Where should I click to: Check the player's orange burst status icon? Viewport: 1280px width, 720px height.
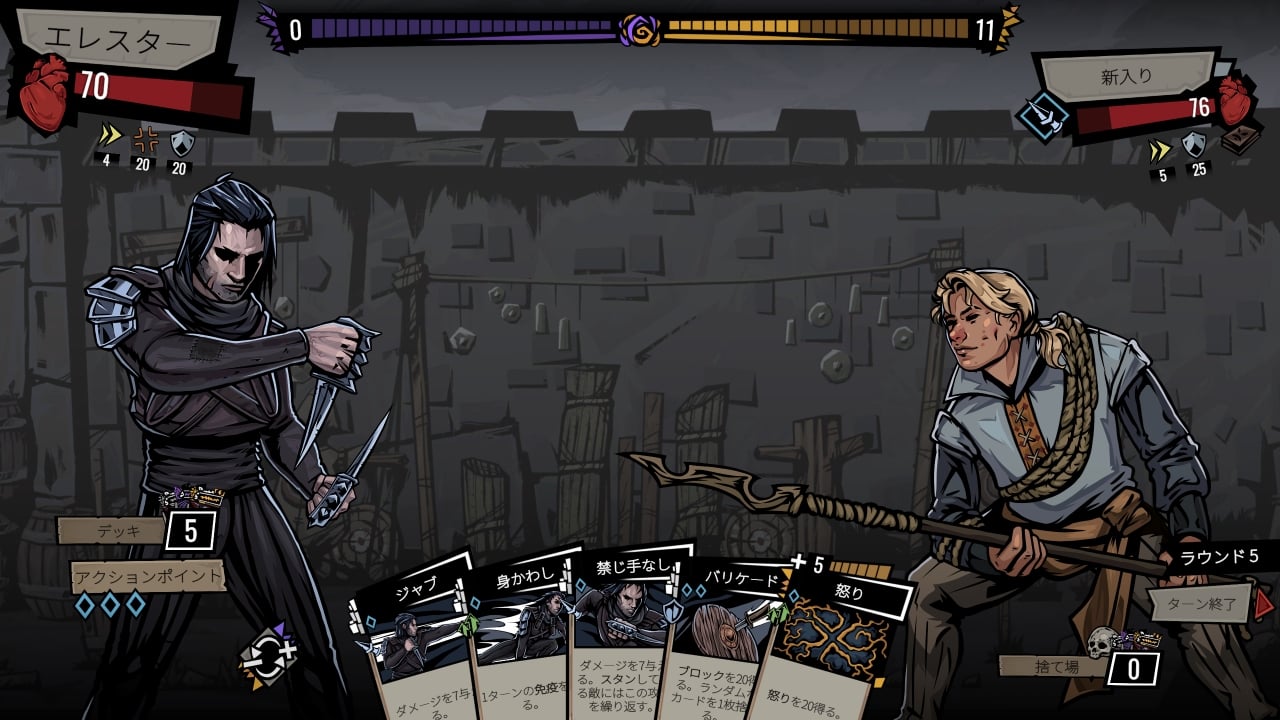[143, 141]
